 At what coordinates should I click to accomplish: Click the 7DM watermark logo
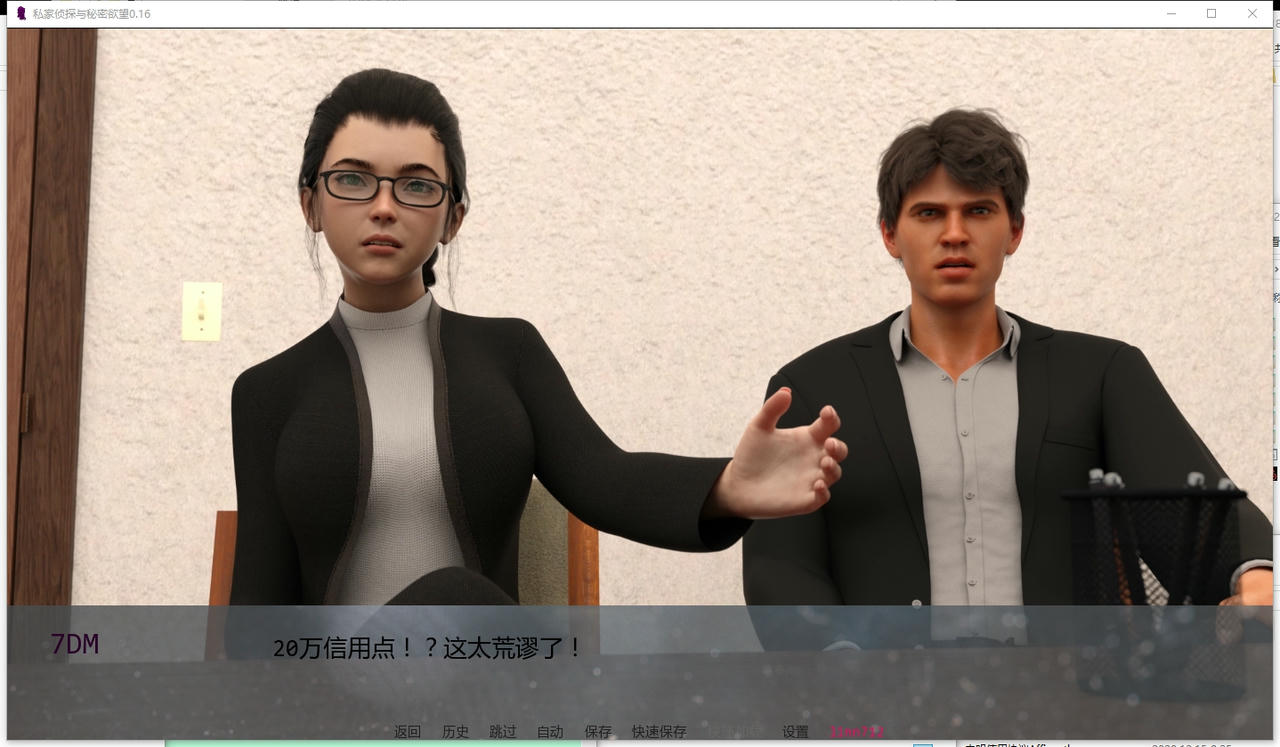(73, 644)
